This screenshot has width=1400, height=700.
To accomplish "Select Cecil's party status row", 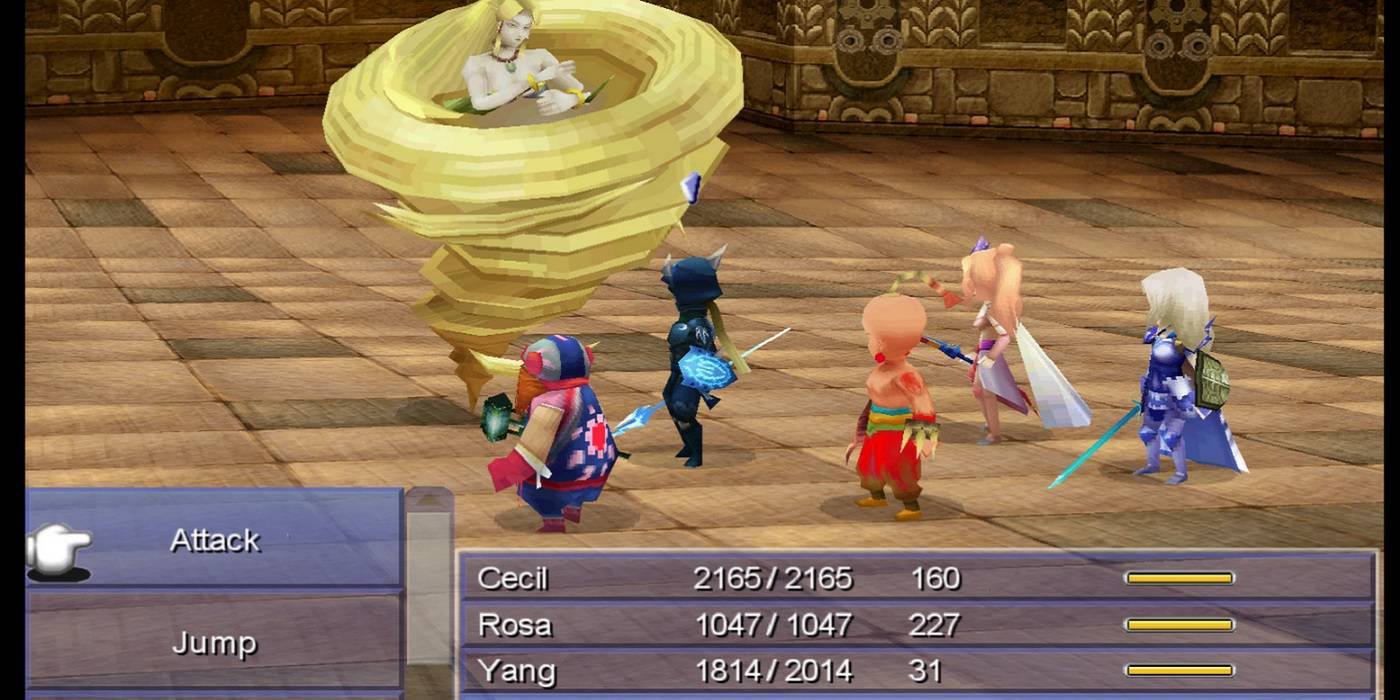I will click(915, 578).
